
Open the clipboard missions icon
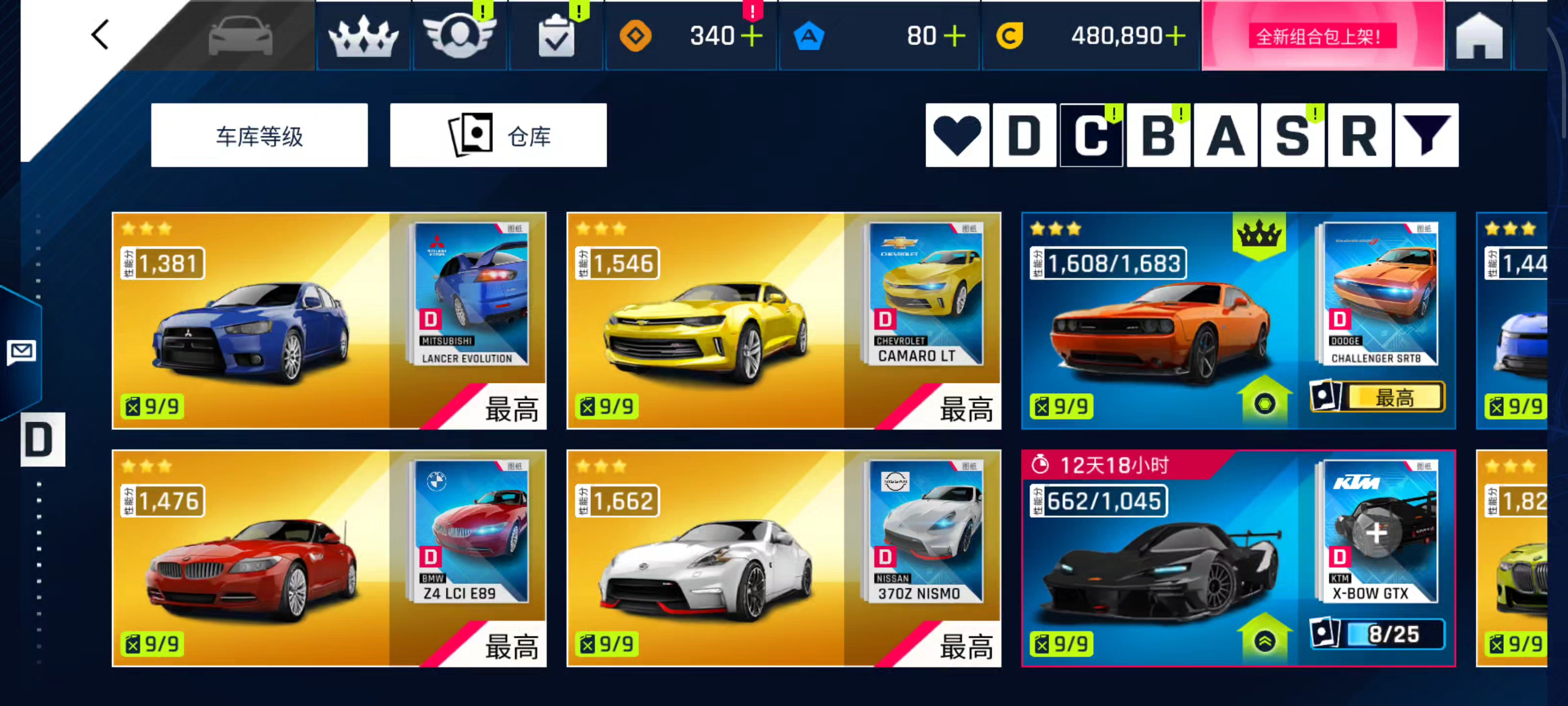(556, 38)
